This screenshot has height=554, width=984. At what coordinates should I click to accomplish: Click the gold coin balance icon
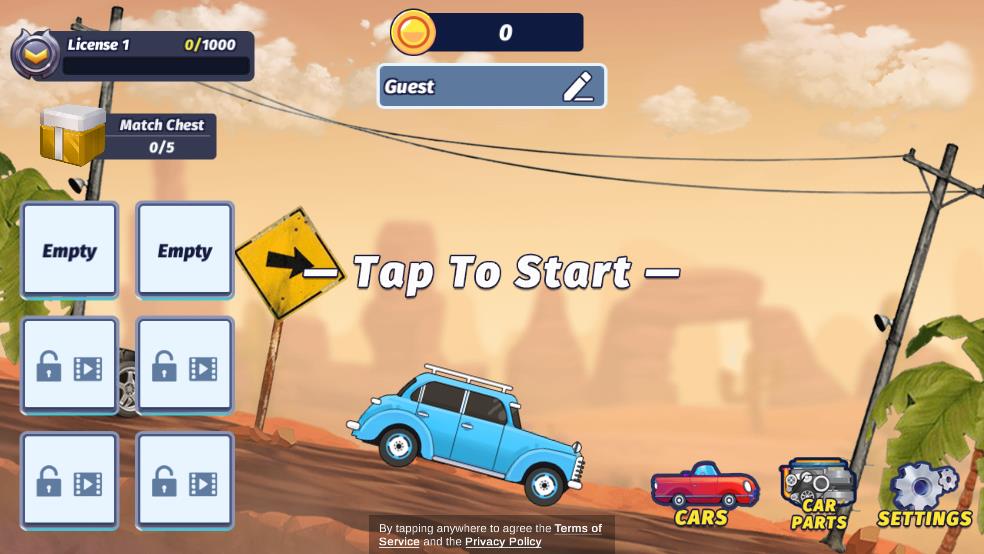413,32
